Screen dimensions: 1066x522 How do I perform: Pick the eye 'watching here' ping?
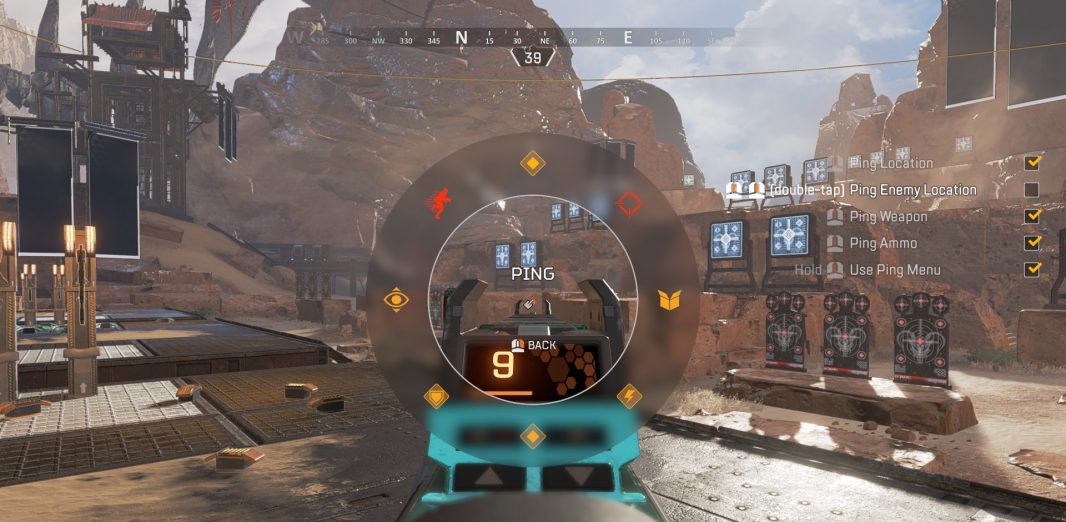point(397,300)
